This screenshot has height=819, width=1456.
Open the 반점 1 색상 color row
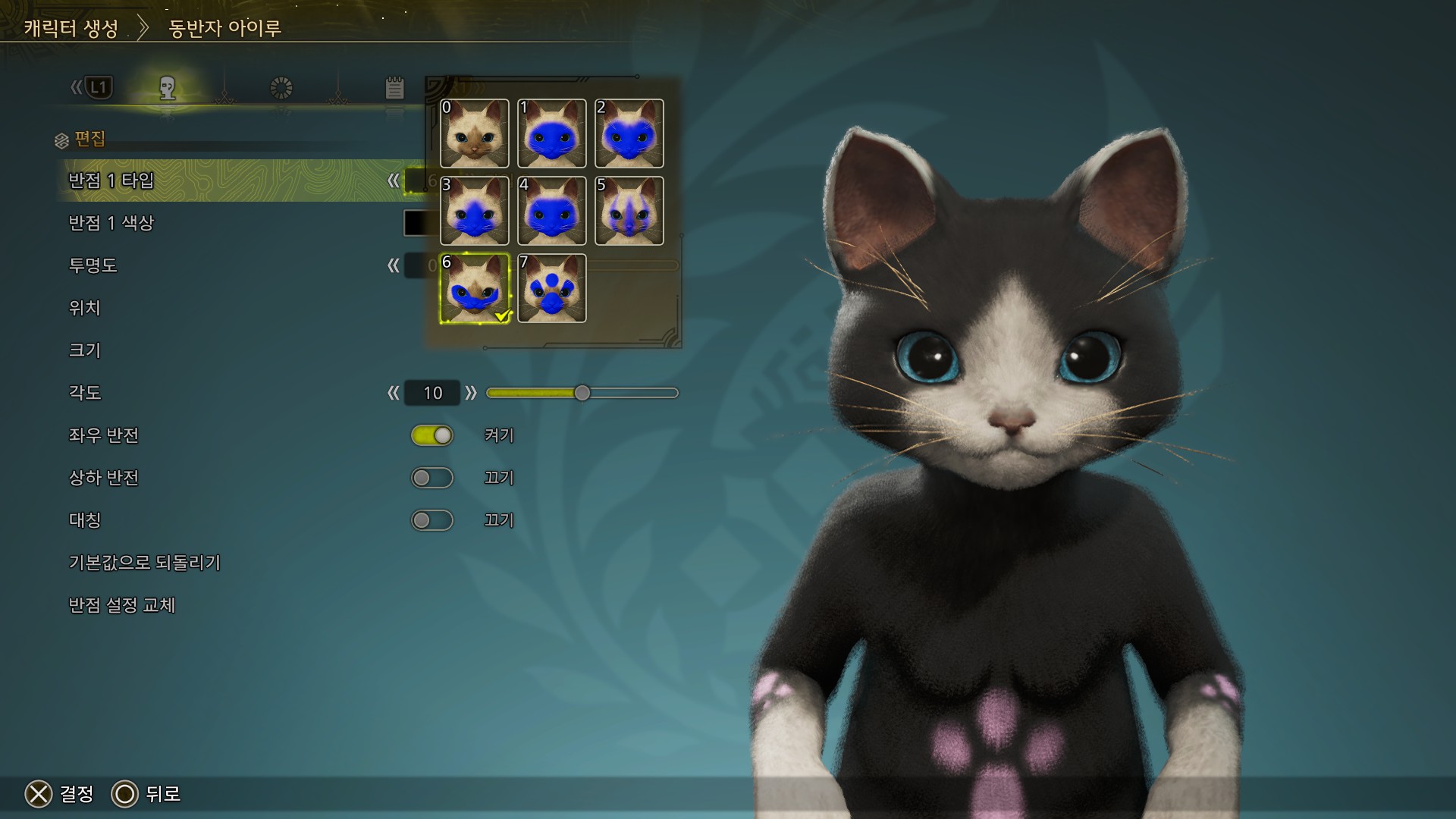(111, 223)
